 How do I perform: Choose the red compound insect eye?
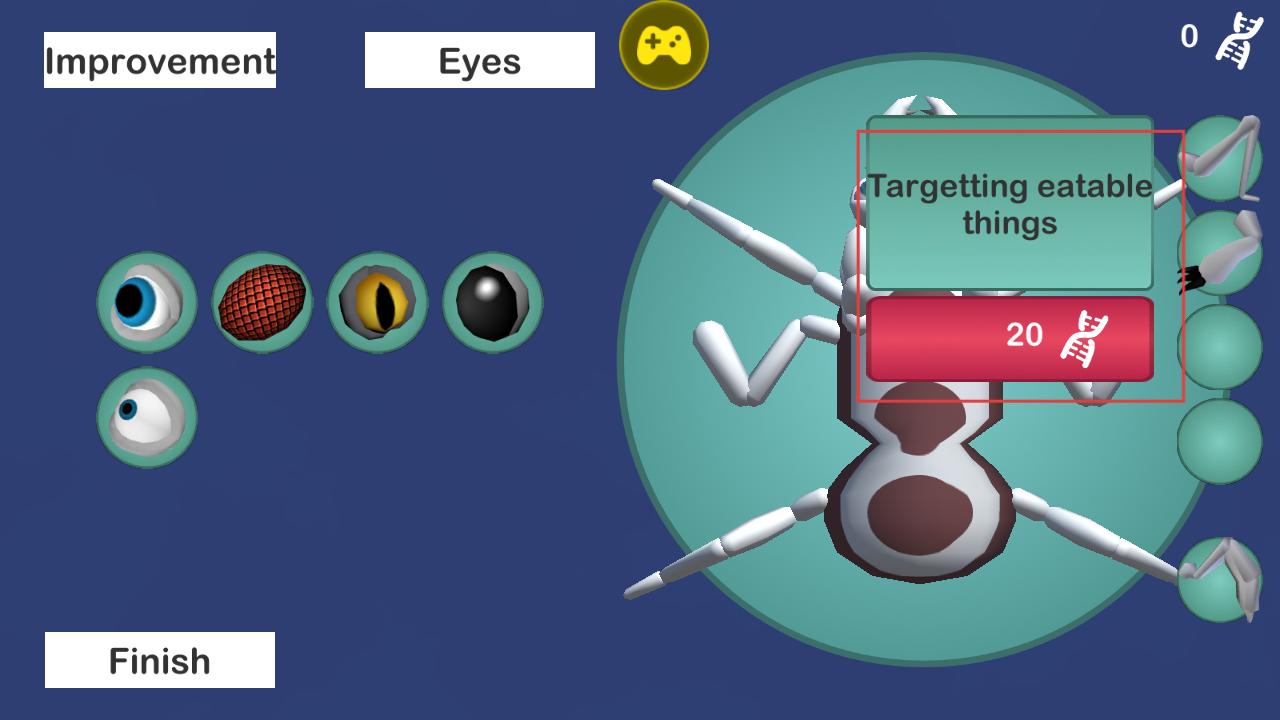(262, 302)
